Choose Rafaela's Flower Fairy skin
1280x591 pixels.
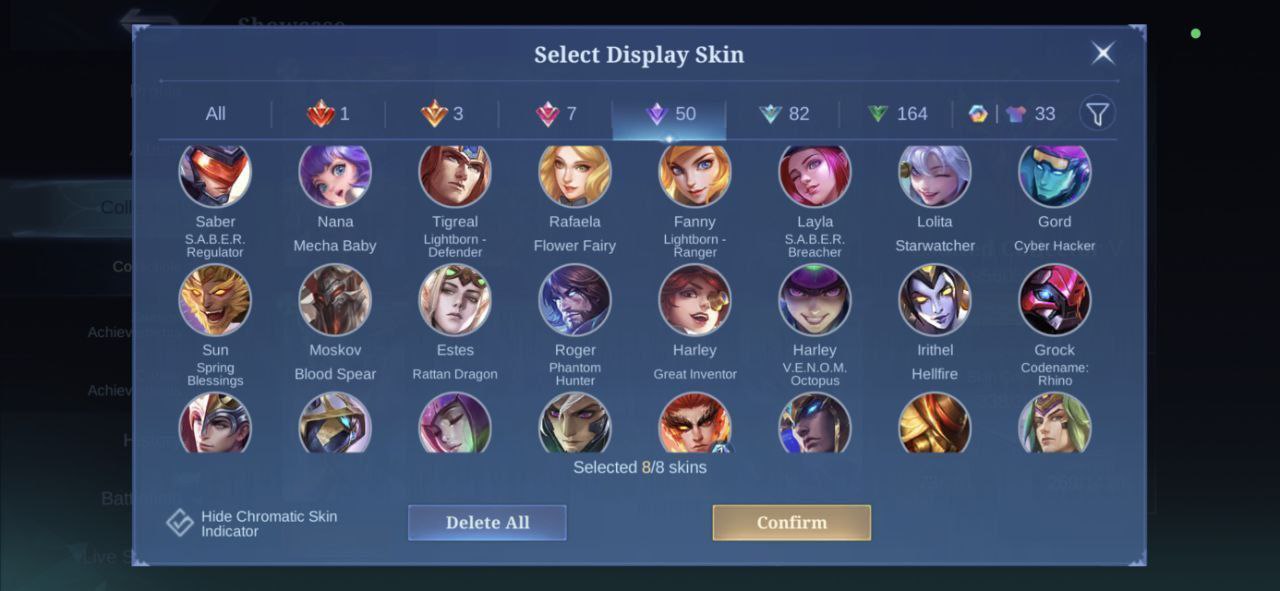(x=575, y=175)
